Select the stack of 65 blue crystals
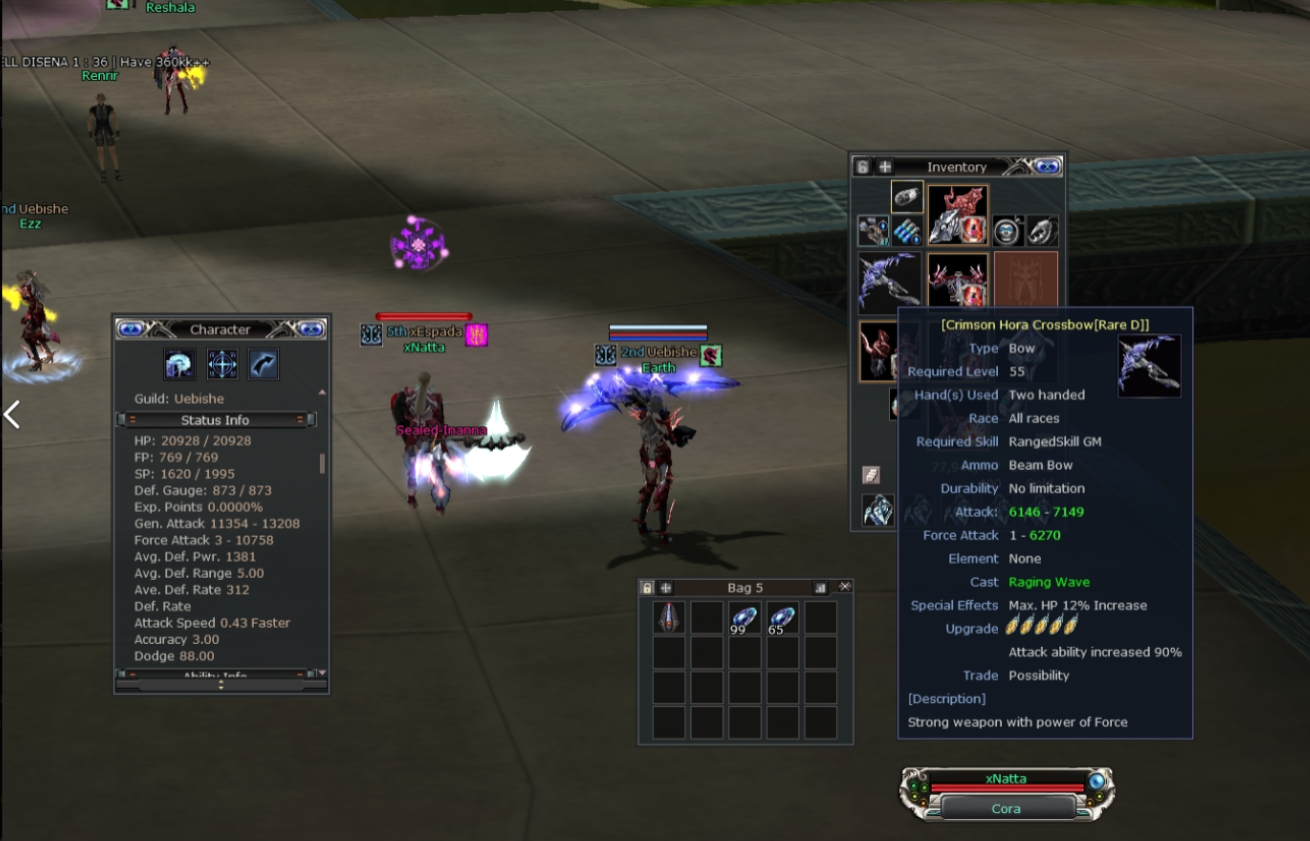The width and height of the screenshot is (1310, 841). coord(782,618)
